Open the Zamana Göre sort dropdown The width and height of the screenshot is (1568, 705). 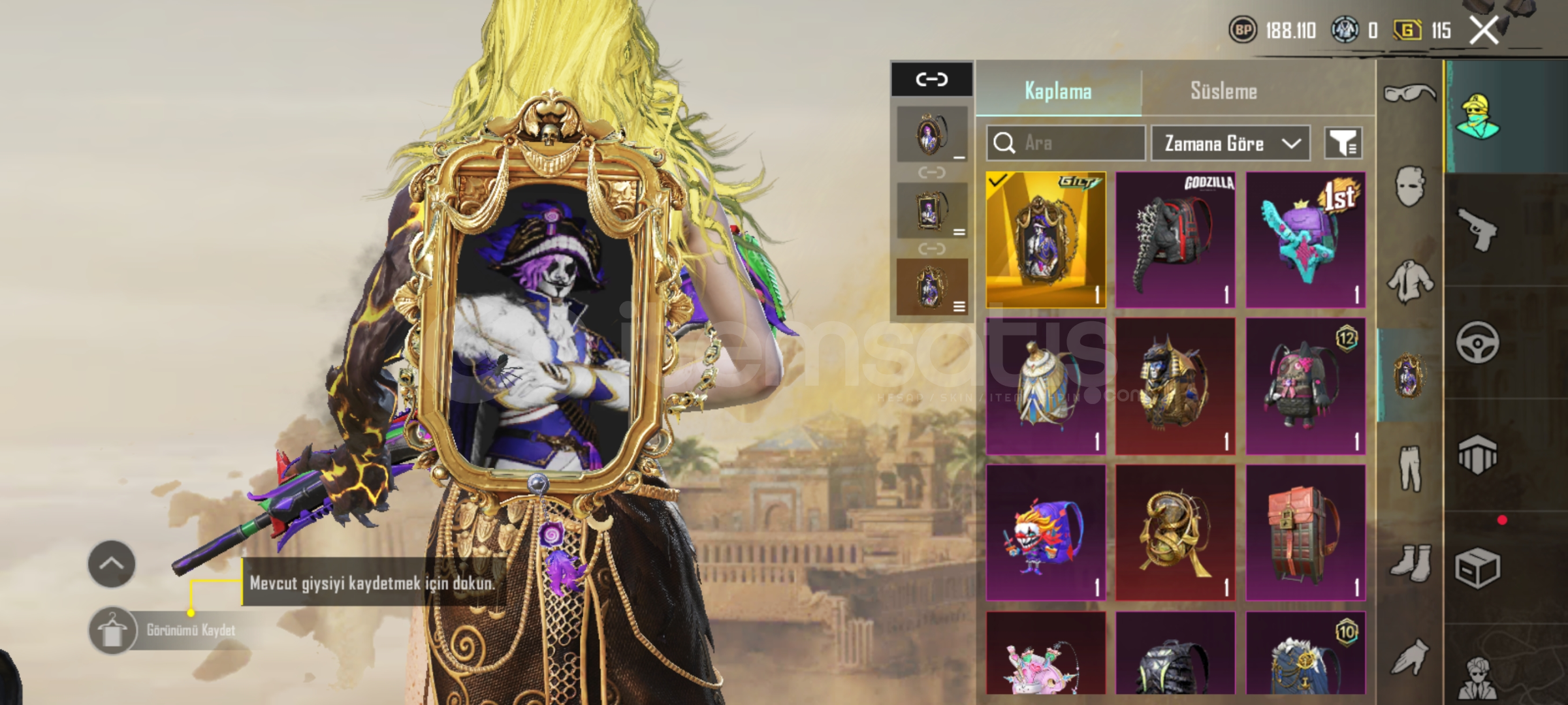pos(1230,143)
